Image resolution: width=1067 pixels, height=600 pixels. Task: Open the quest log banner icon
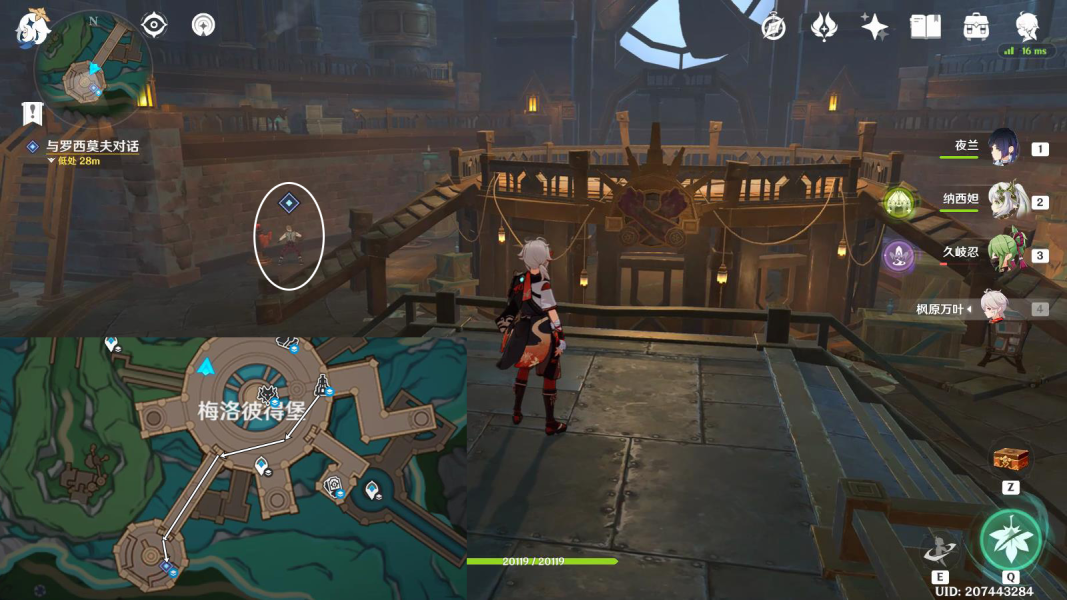33,112
